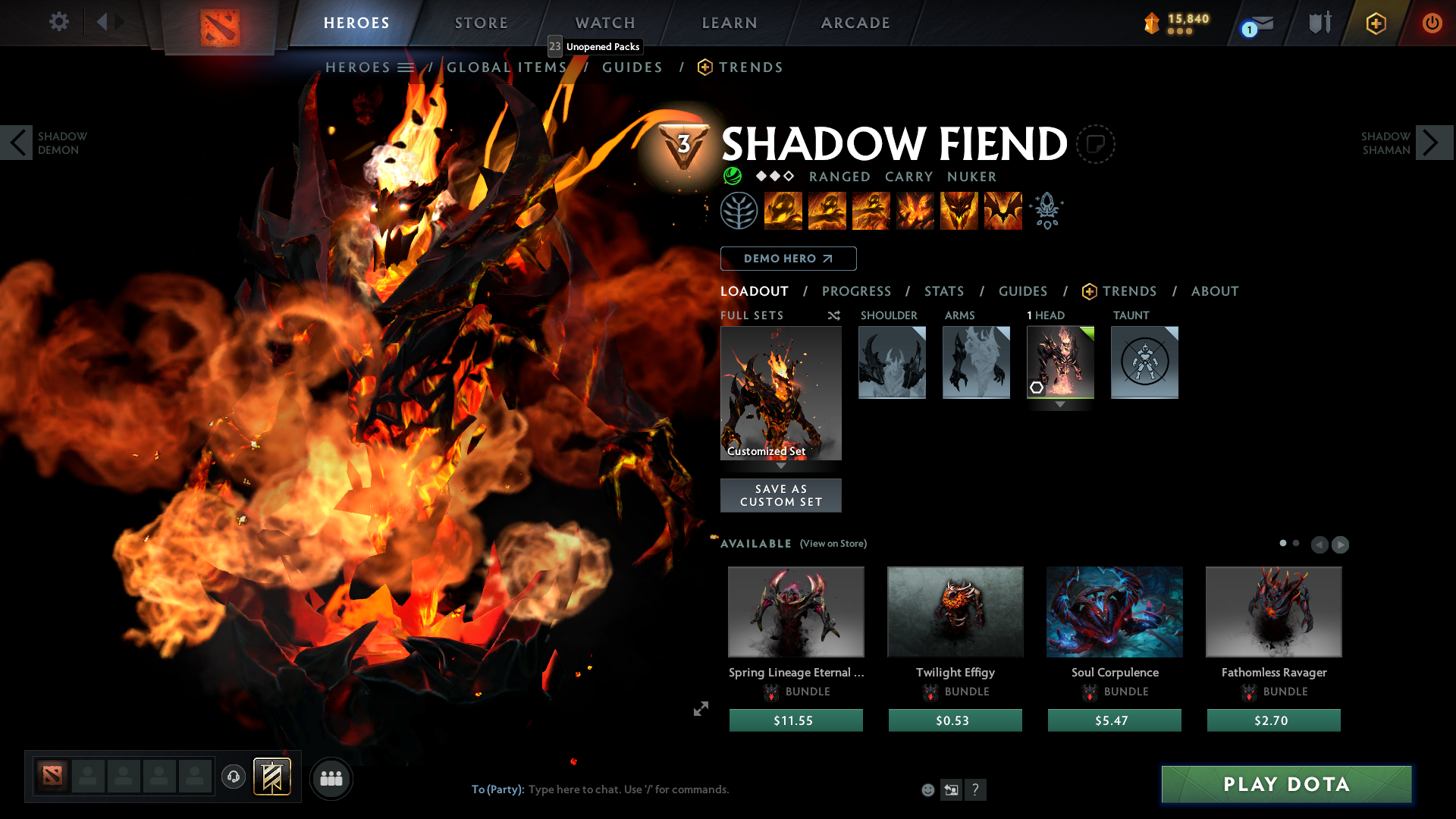Open the Arcade menu item
The width and height of the screenshot is (1456, 819).
pos(855,23)
